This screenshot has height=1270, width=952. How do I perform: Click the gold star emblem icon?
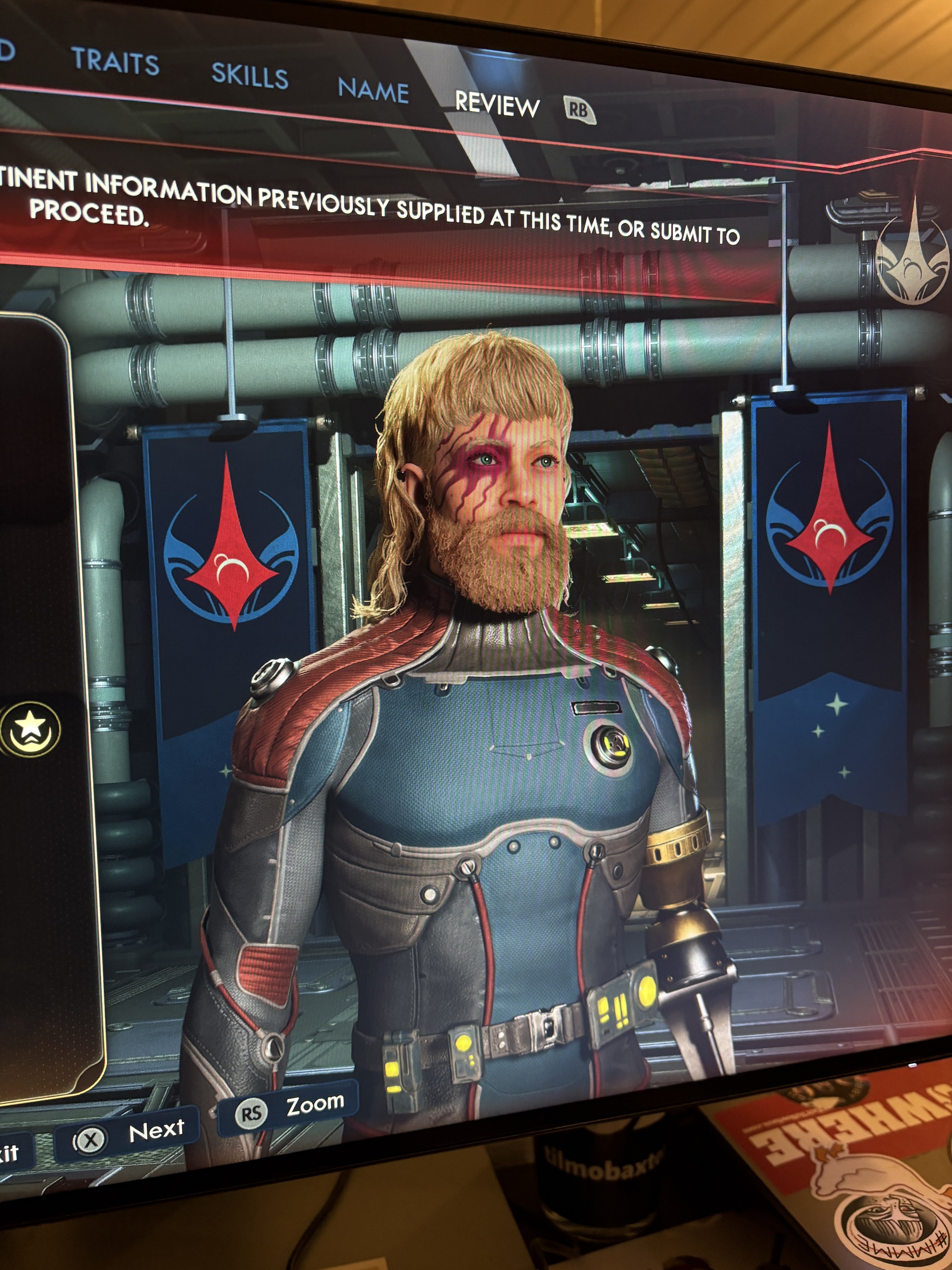pyautogui.click(x=30, y=728)
